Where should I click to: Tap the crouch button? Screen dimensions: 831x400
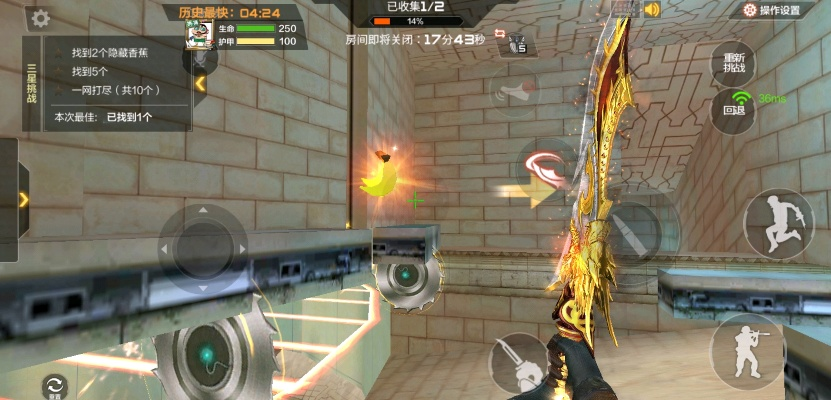coord(746,350)
